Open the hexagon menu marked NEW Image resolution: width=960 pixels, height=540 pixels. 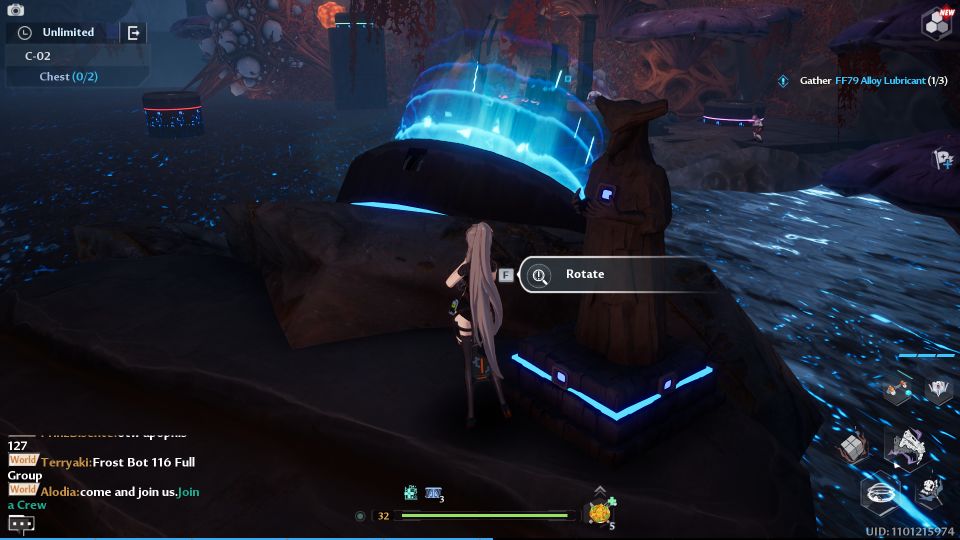pyautogui.click(x=937, y=25)
